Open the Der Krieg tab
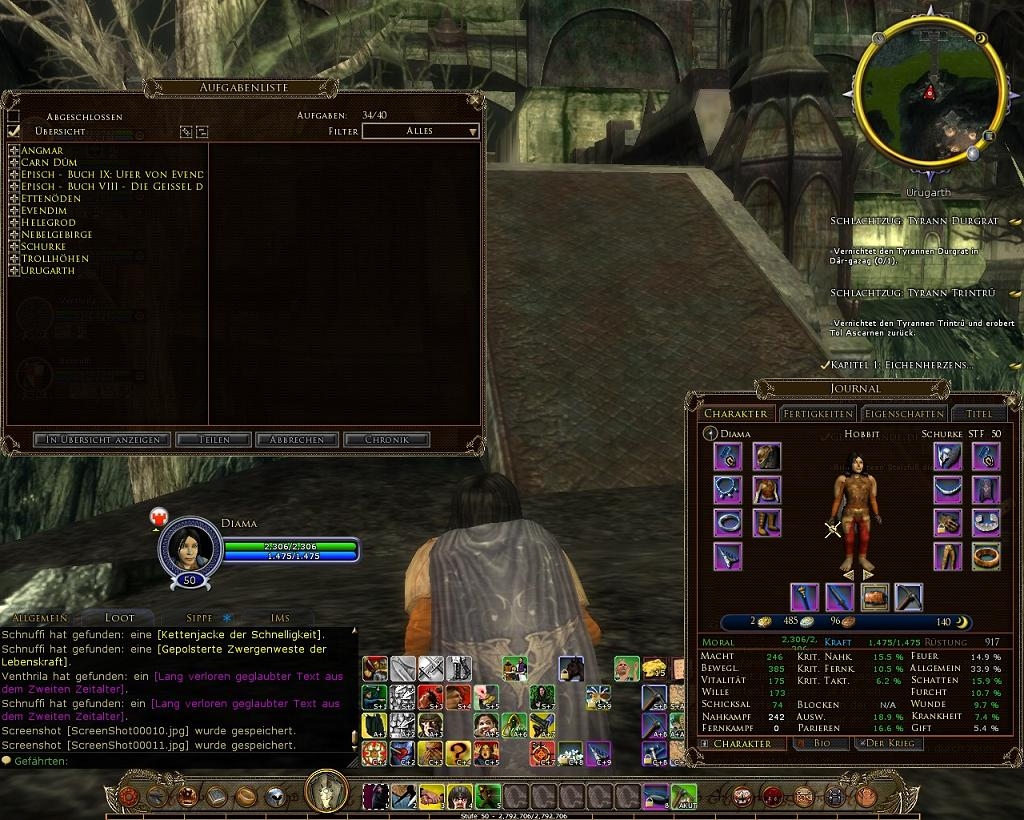Screen dimensions: 1024x820 888,744
